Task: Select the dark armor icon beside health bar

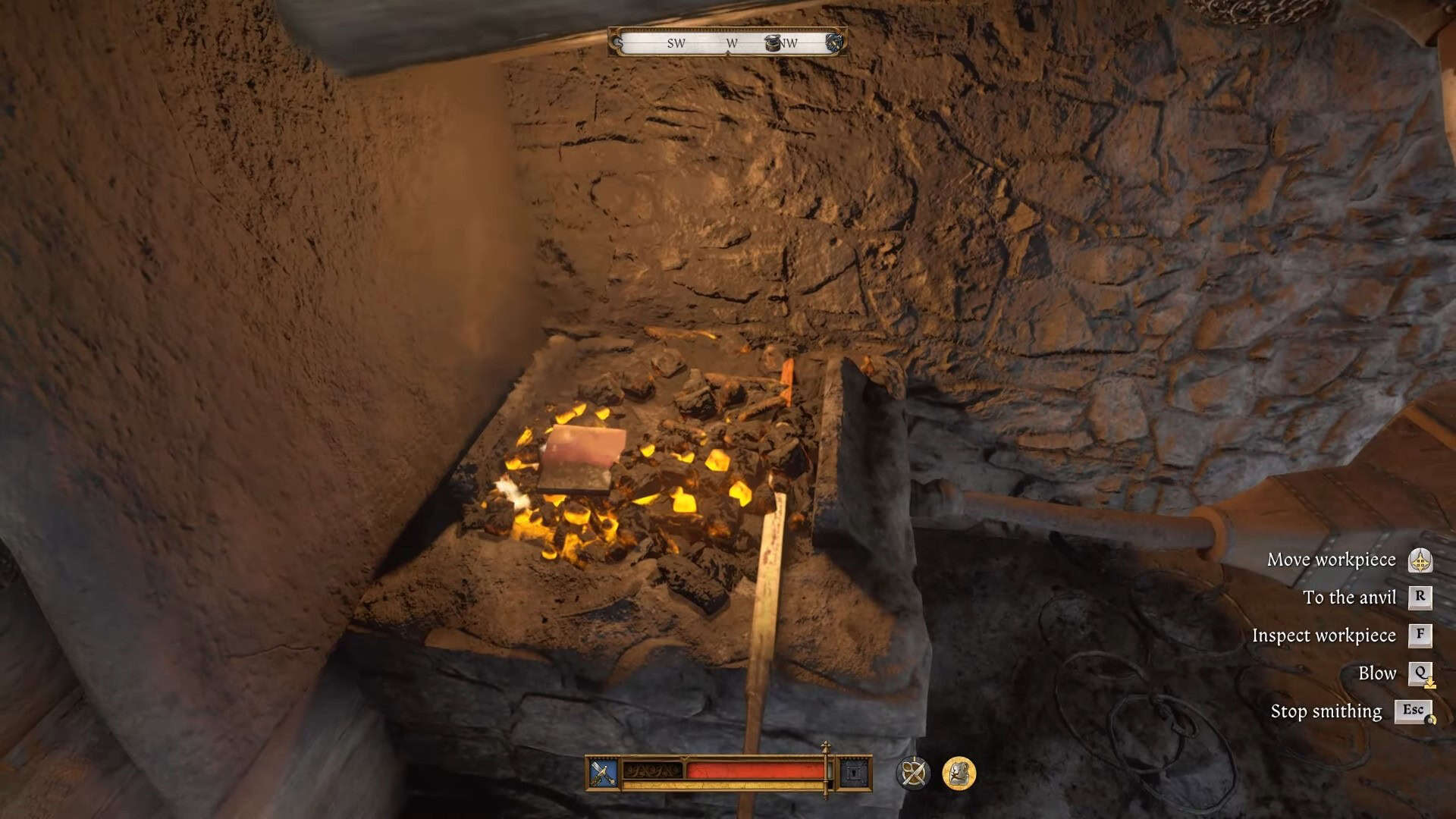Action: 855,773
